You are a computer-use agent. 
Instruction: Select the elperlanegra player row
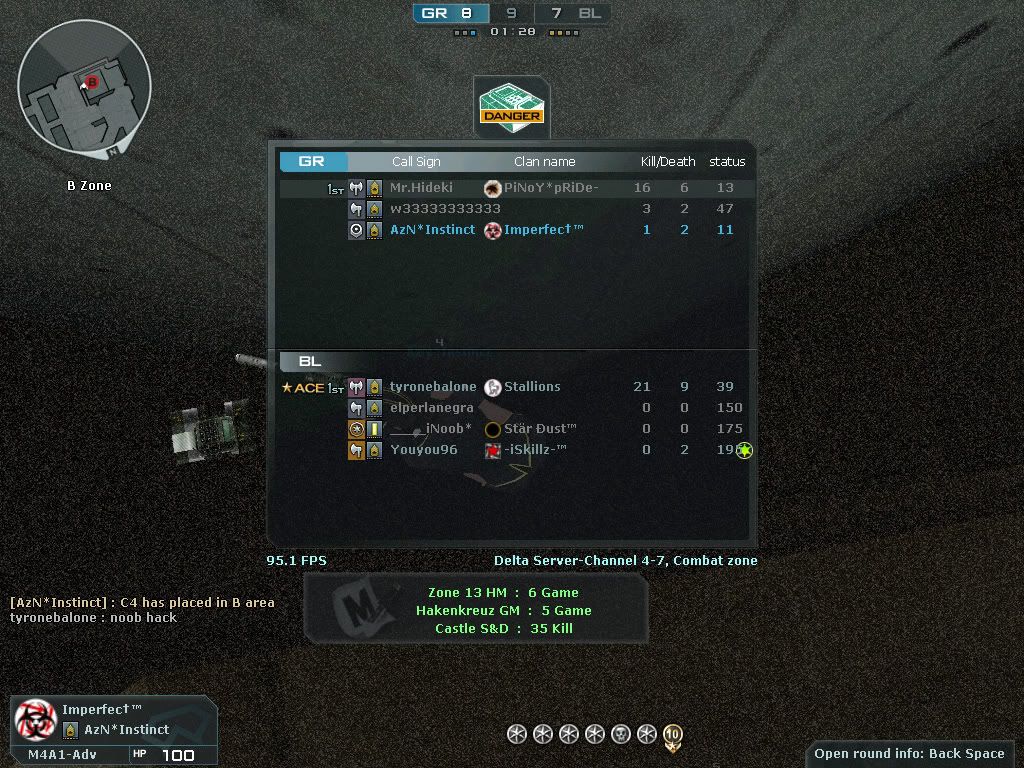click(x=512, y=408)
